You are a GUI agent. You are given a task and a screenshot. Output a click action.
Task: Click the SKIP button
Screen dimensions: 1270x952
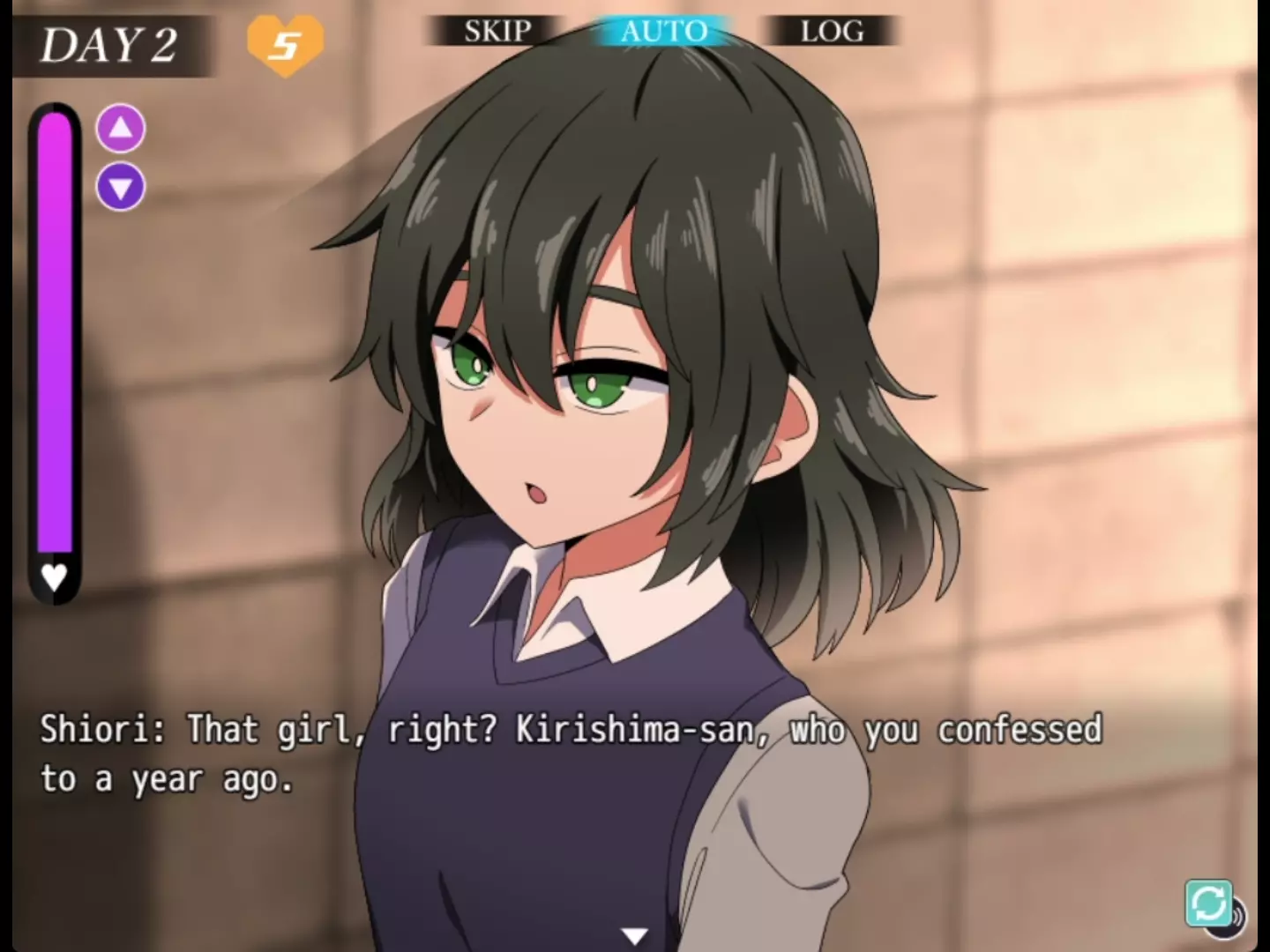point(497,32)
